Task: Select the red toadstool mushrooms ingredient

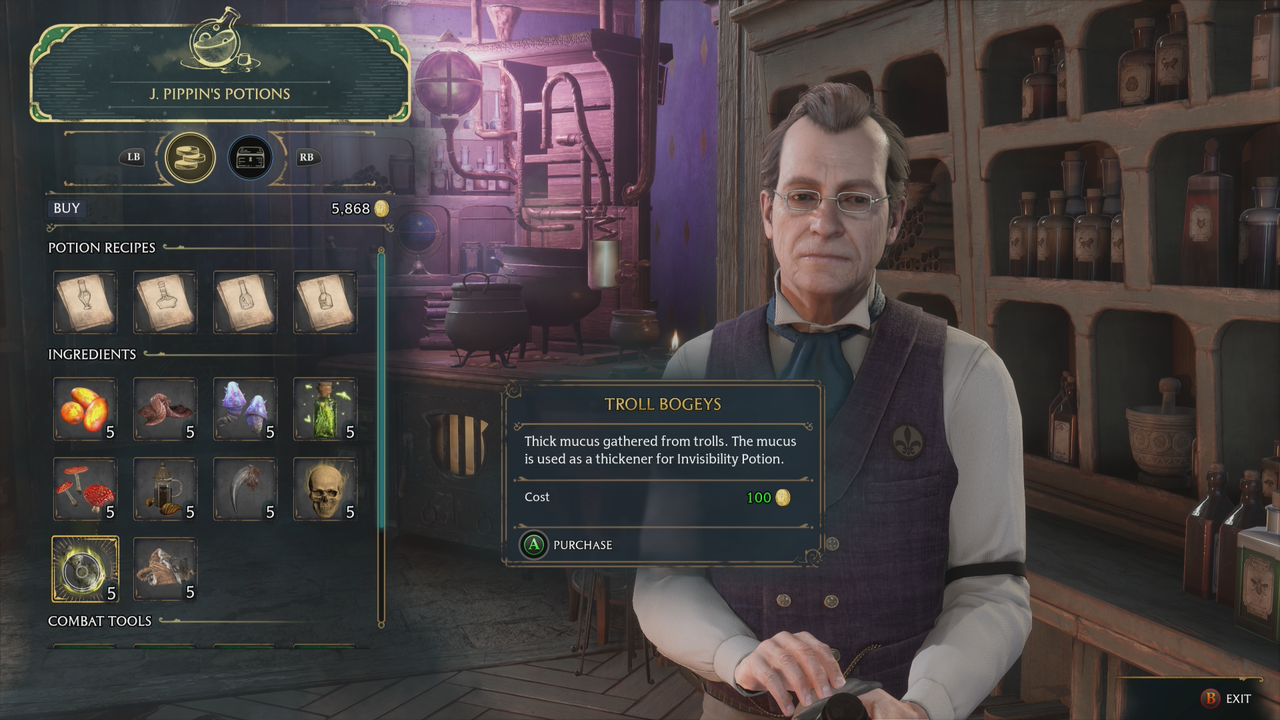Action: click(x=85, y=488)
